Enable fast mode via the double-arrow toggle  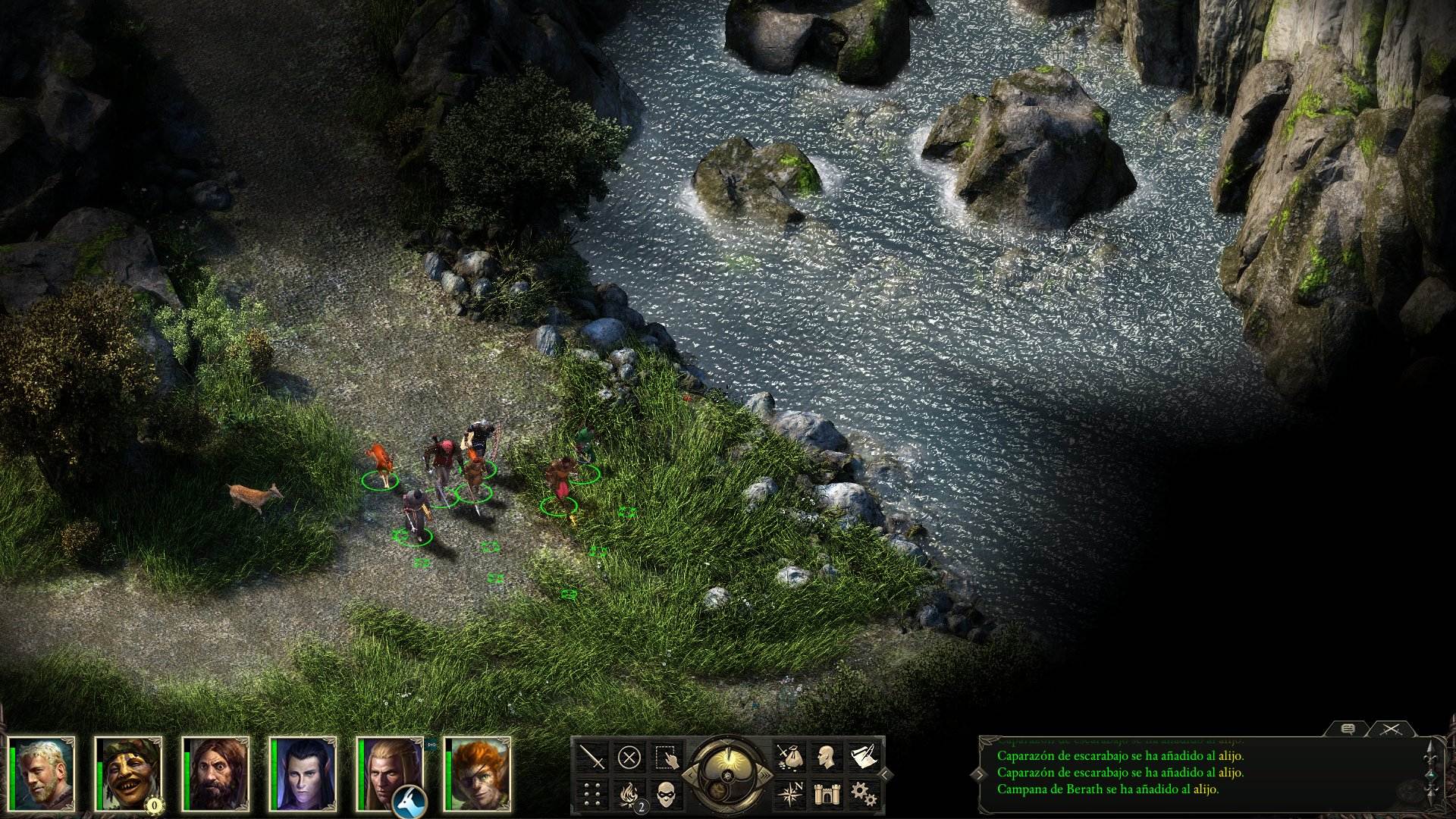pos(767,773)
